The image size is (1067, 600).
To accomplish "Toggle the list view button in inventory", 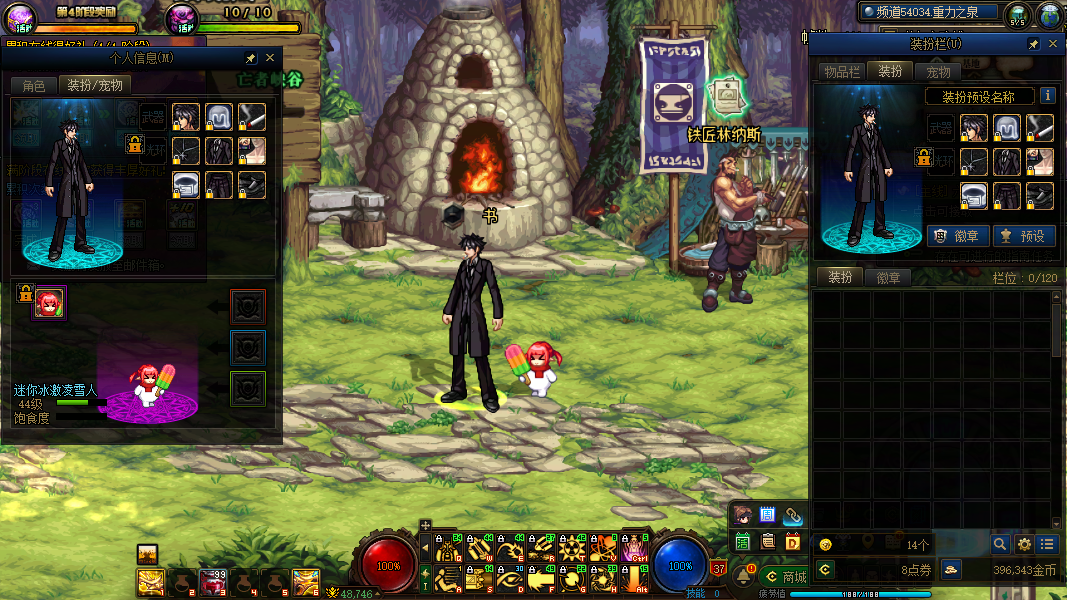I will click(x=1047, y=544).
